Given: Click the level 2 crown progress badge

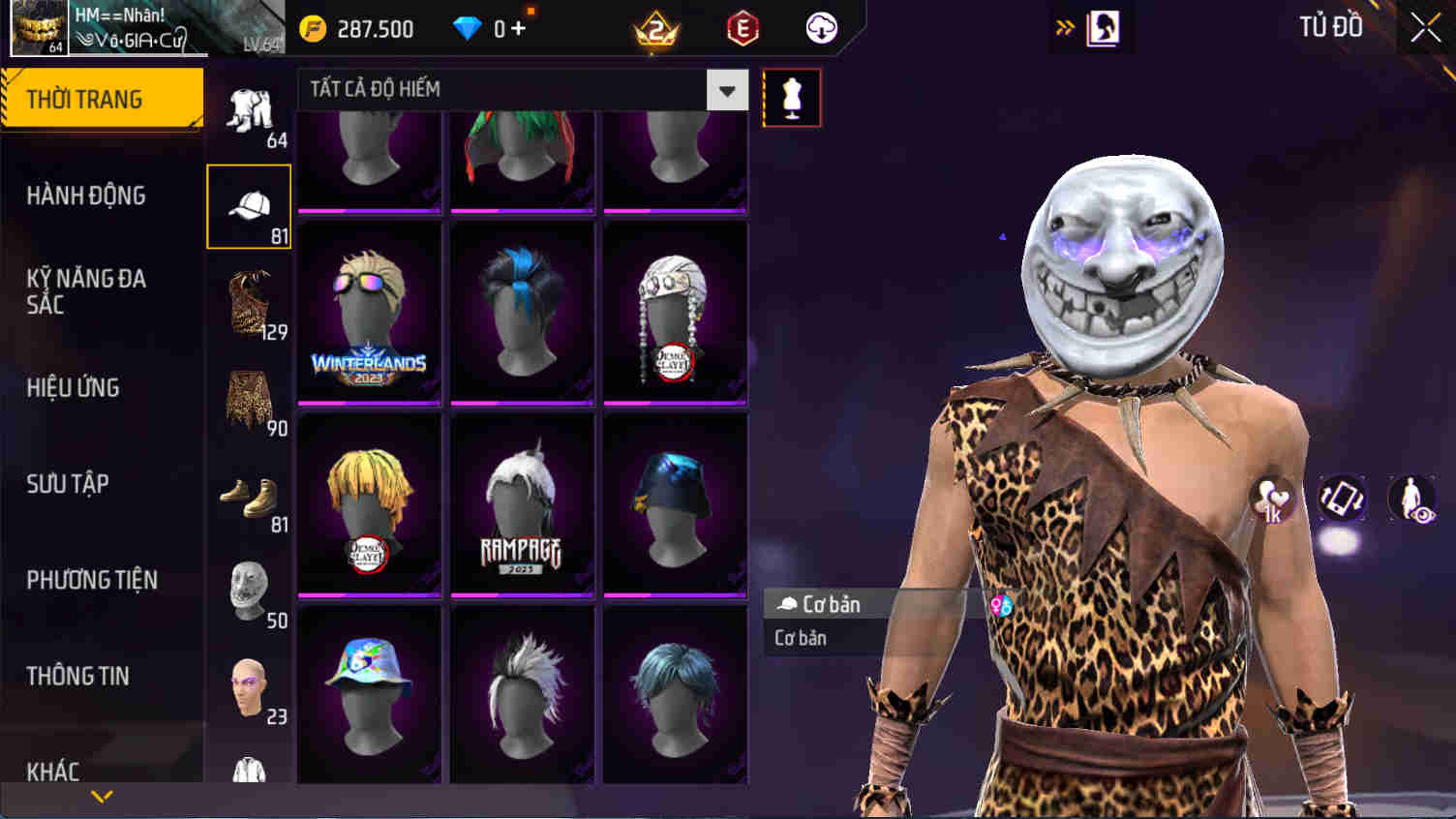Looking at the screenshot, I should point(656,28).
